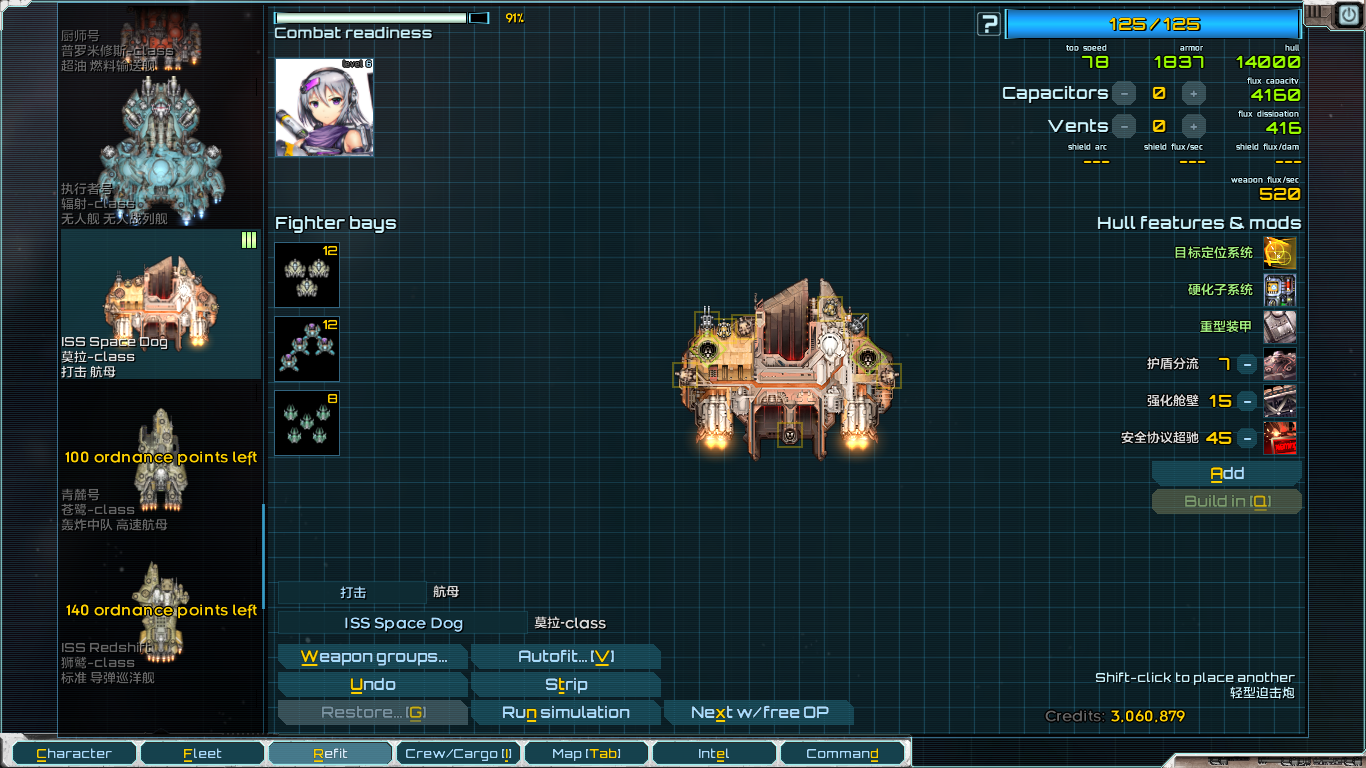Click Run simulation

[x=566, y=712]
